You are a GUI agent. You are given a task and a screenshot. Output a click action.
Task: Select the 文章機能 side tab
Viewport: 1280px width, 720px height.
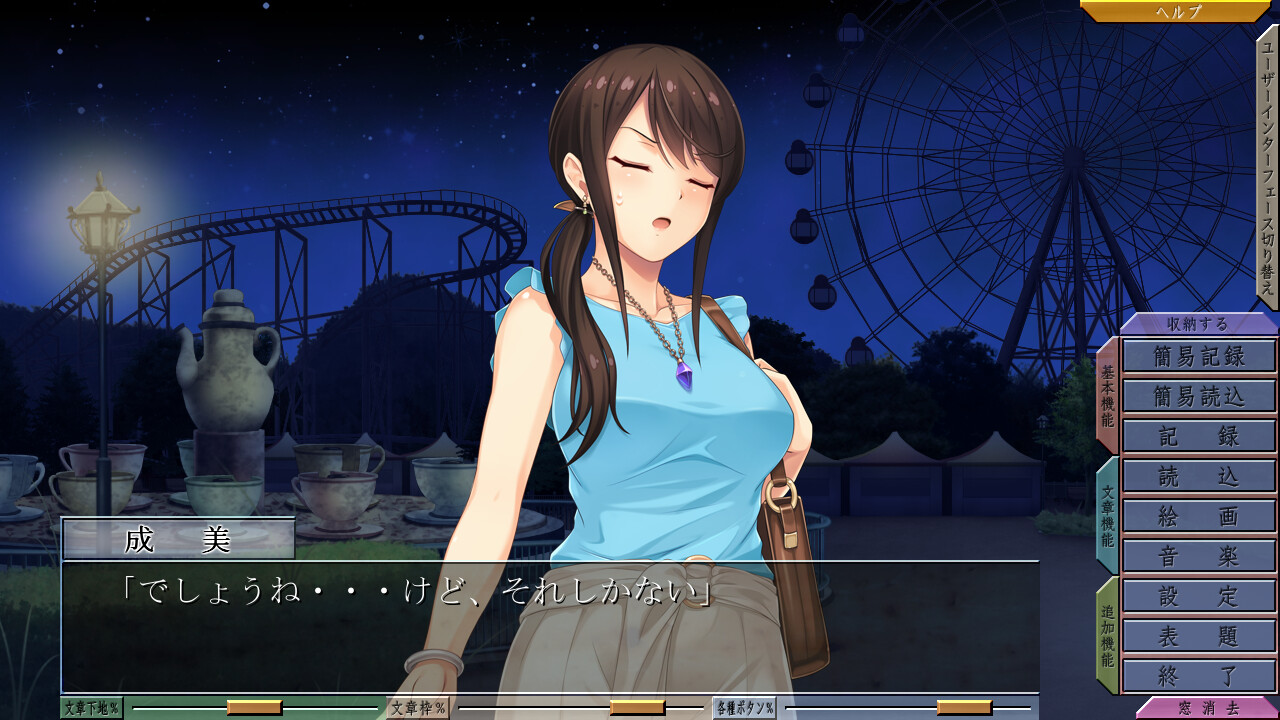point(1107,515)
